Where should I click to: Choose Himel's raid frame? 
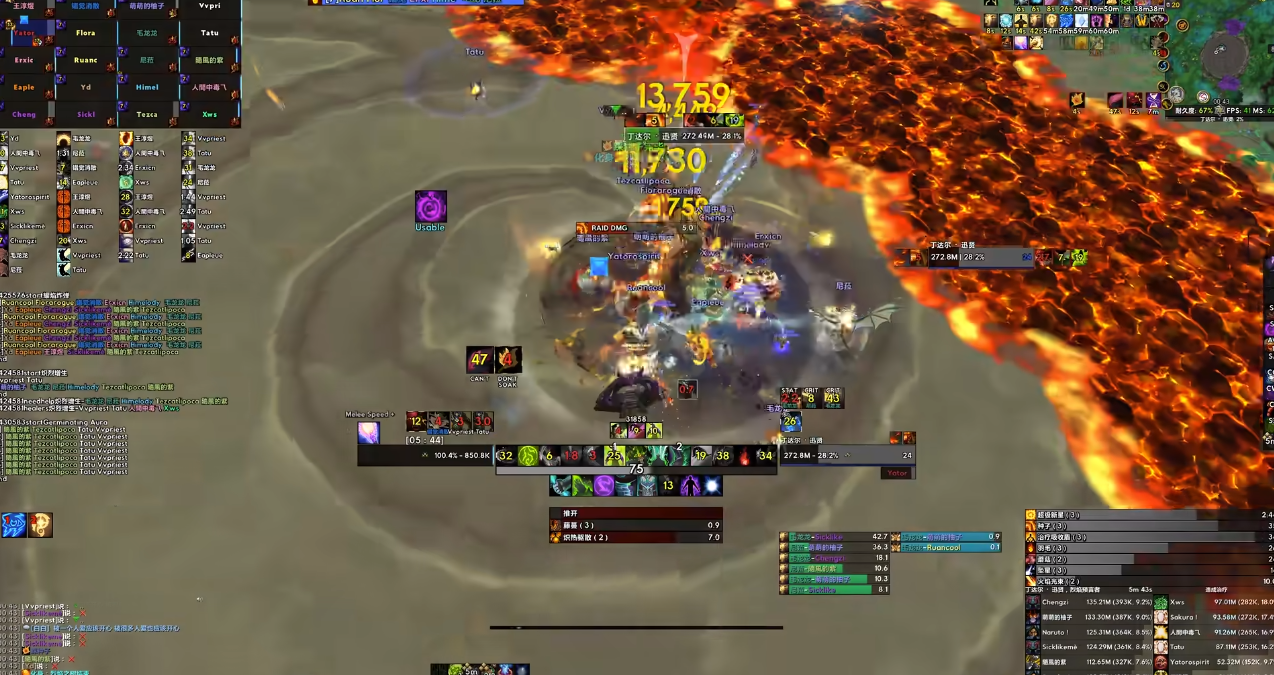click(147, 87)
